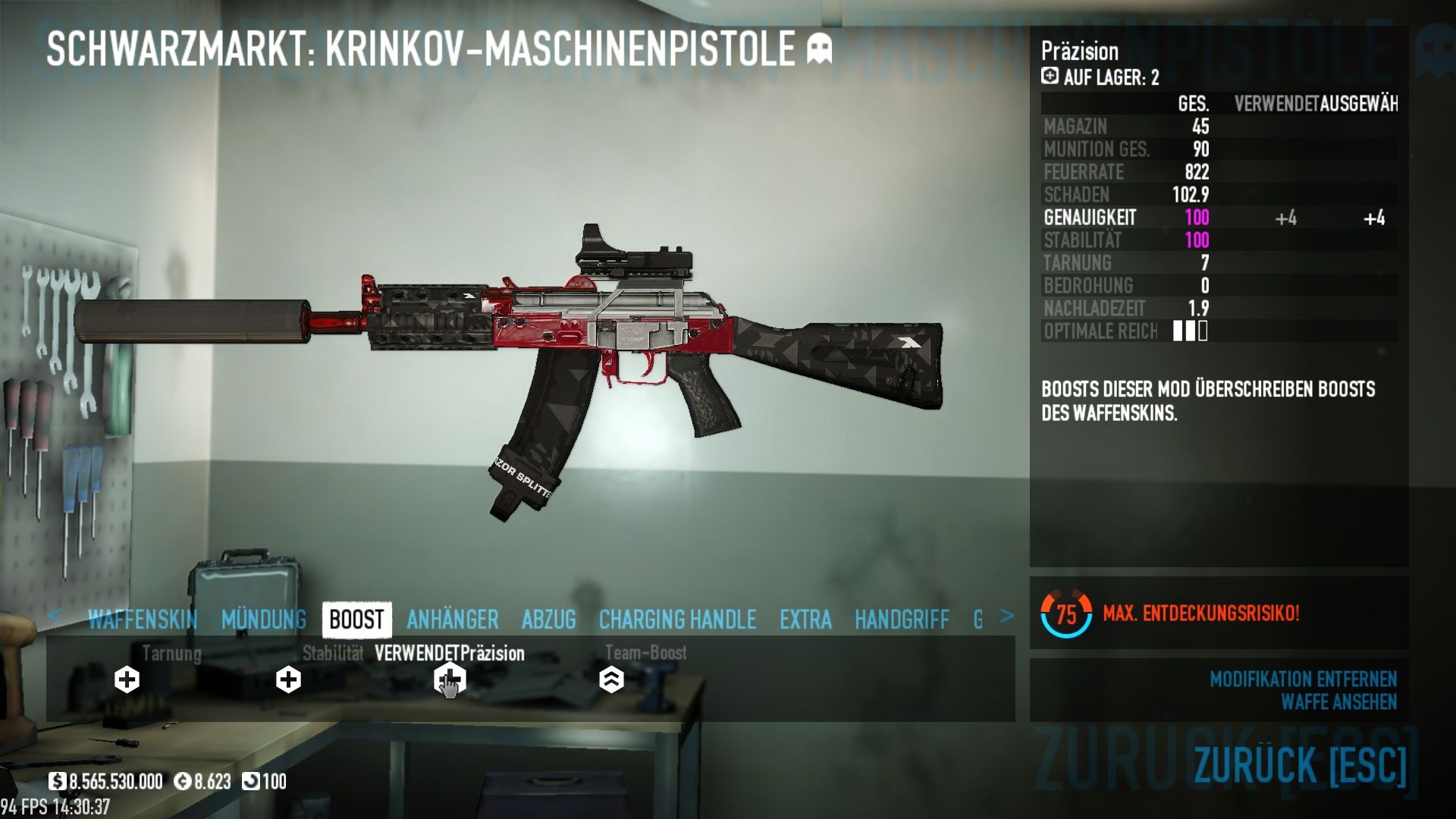Click the right arrow for more categories
Image resolution: width=1456 pixels, height=819 pixels.
pos(1006,616)
